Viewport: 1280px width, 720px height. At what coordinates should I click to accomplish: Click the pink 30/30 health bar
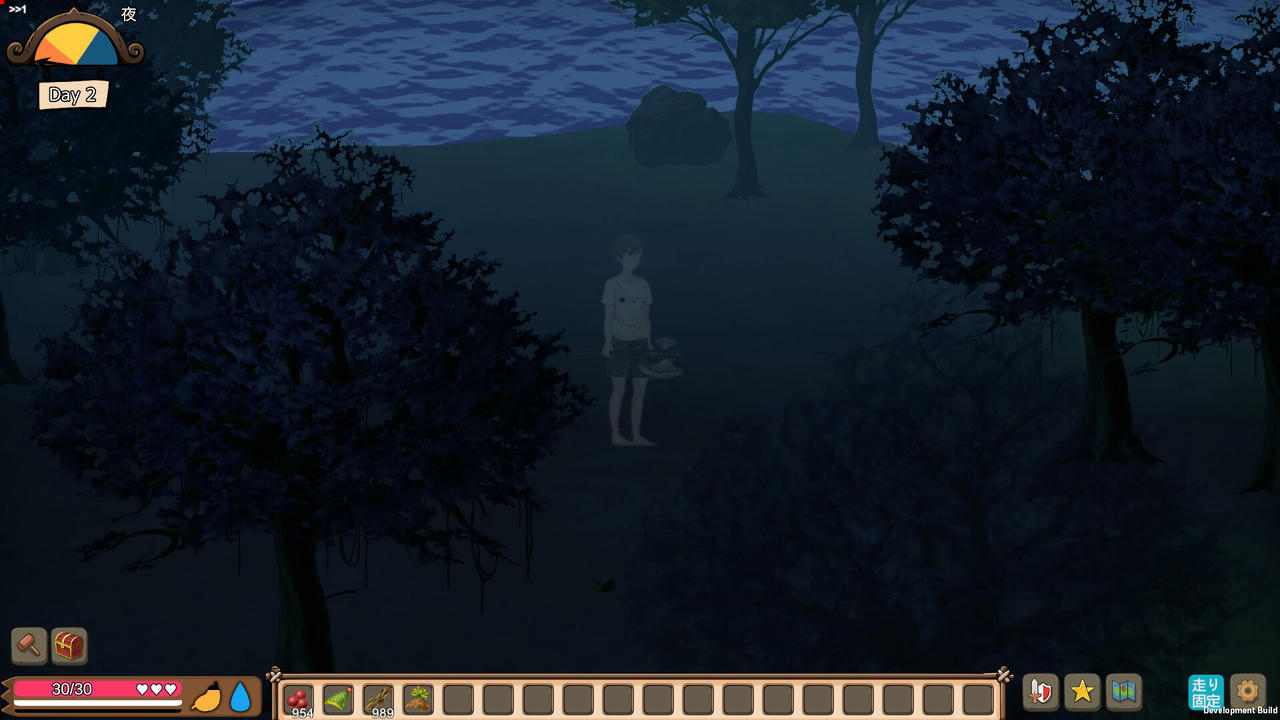tap(70, 688)
